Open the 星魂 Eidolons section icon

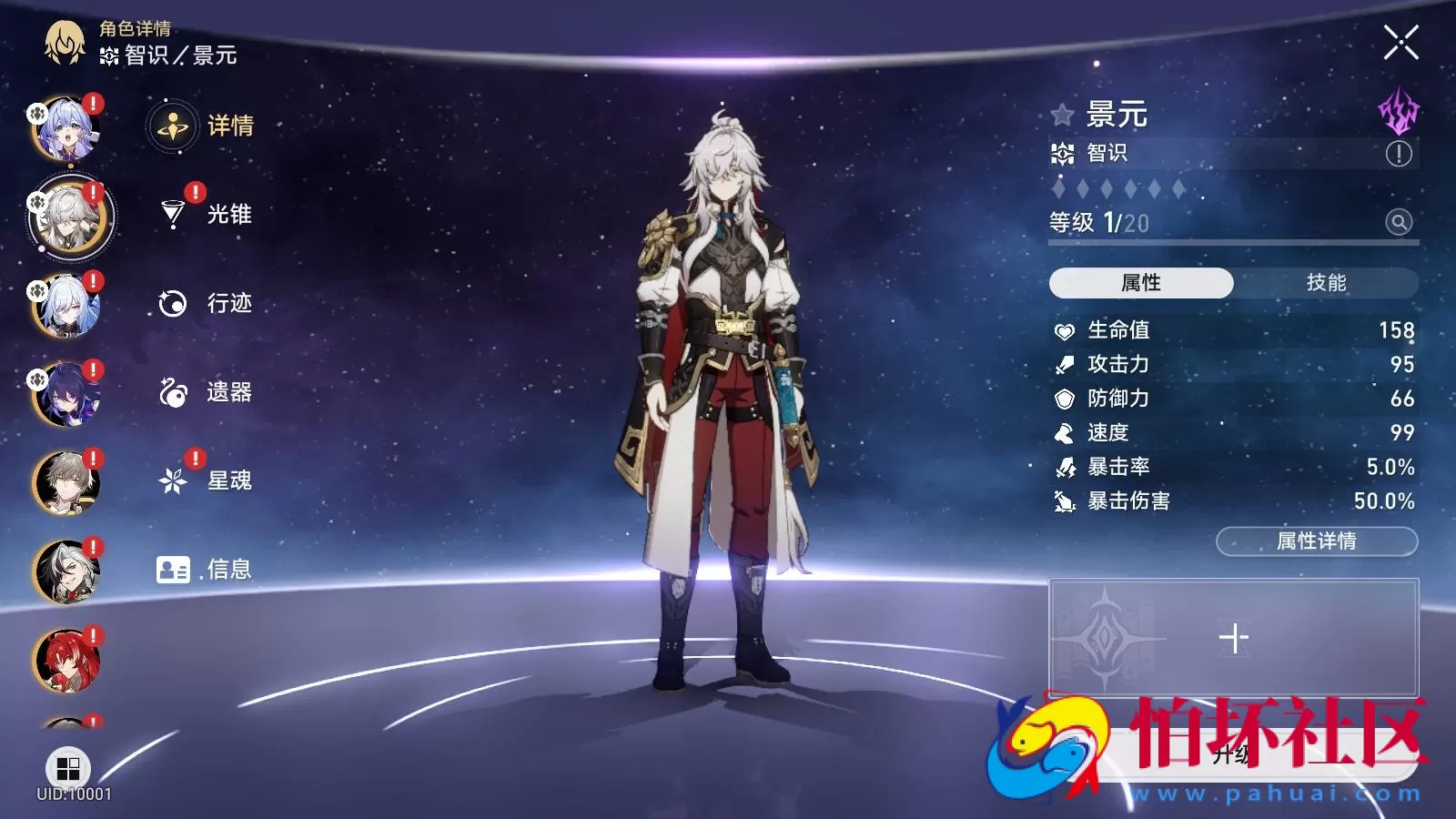[x=171, y=480]
